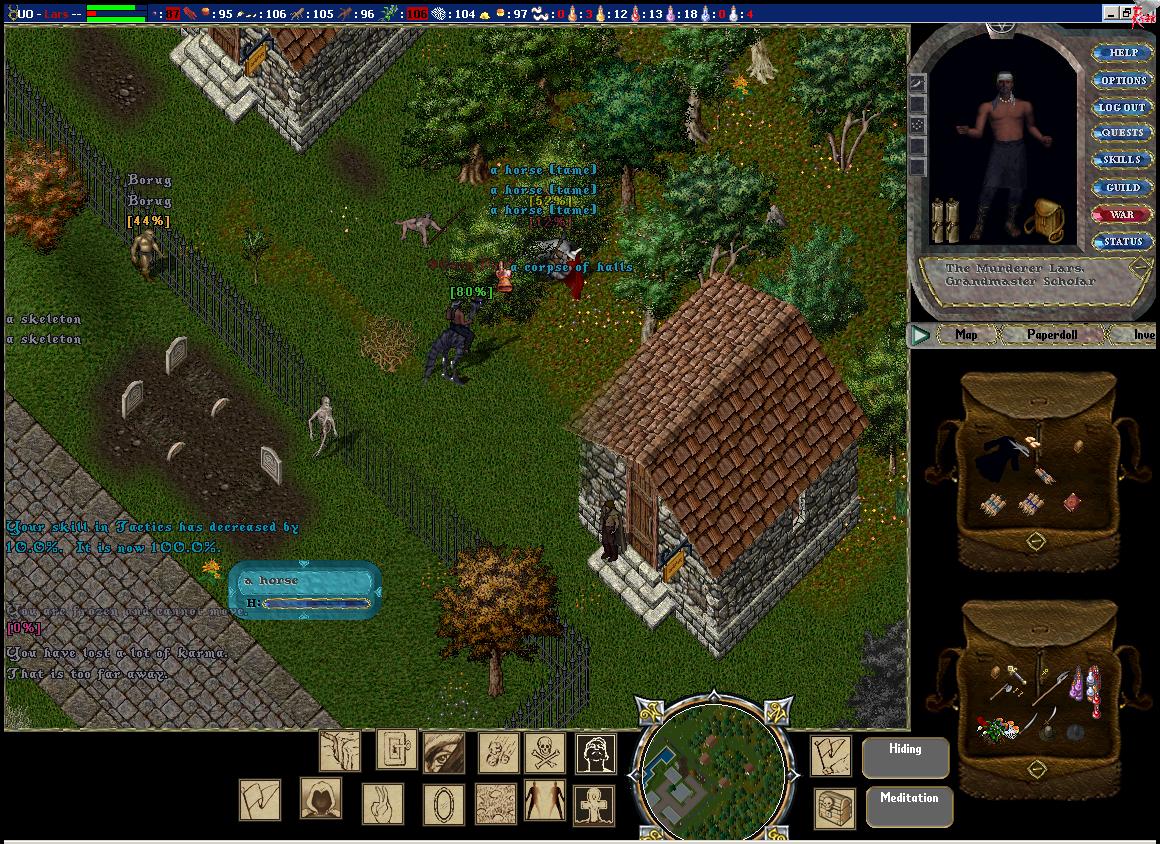Select the horse health bar gump
This screenshot has width=1160, height=844.
[x=305, y=591]
